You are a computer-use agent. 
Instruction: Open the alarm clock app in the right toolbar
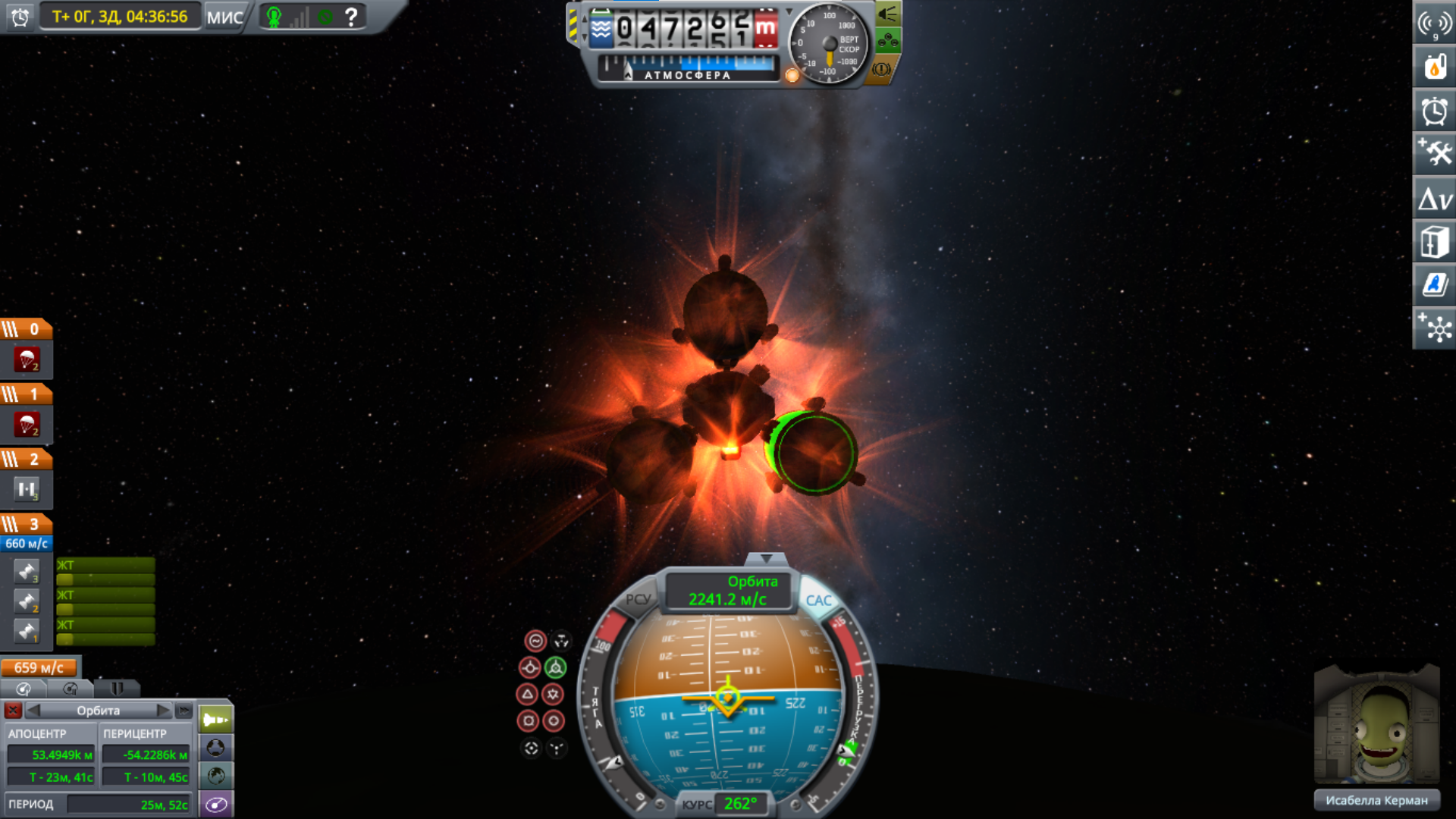(x=1434, y=111)
